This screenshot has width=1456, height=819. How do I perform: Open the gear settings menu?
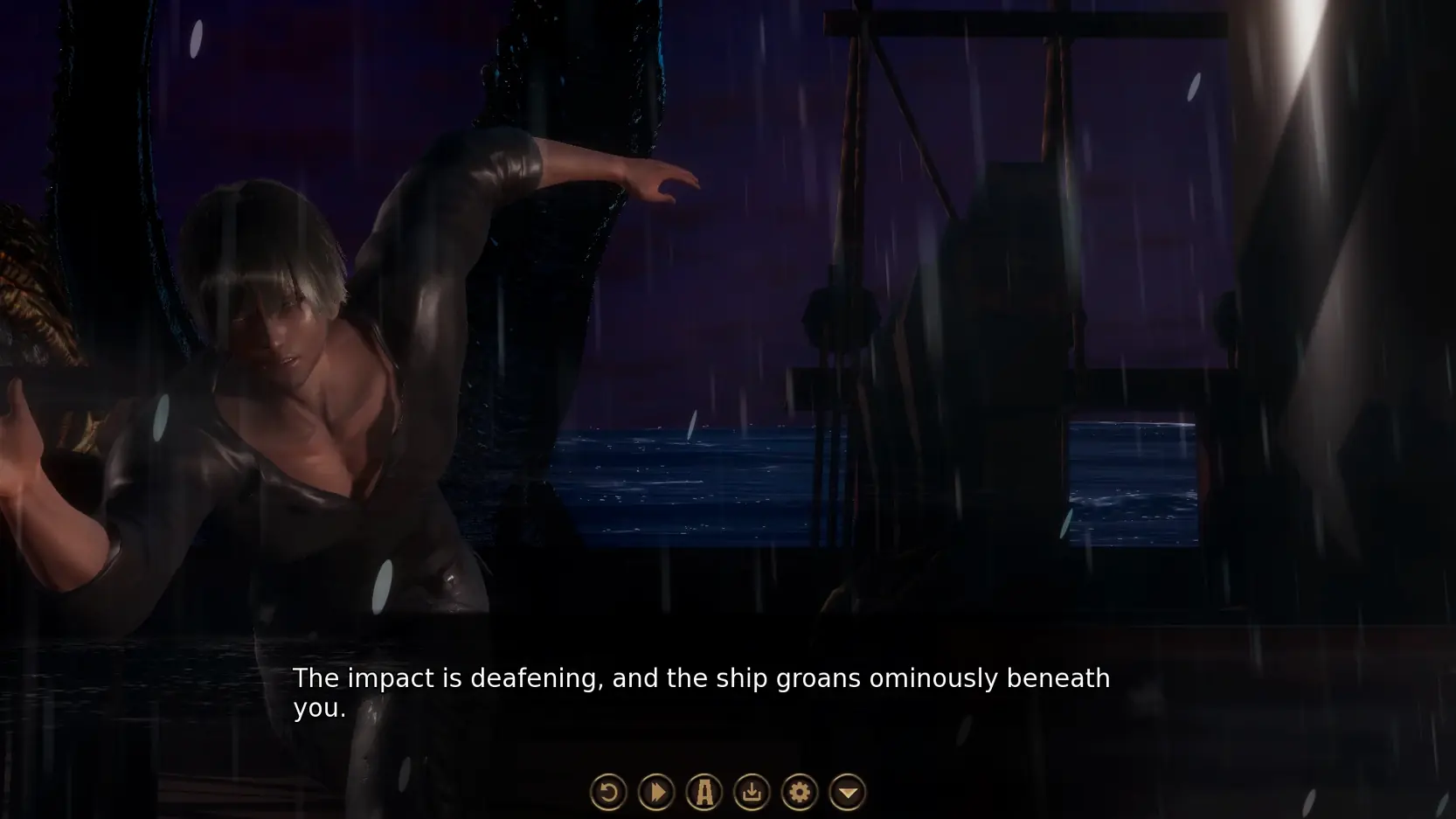(x=799, y=793)
